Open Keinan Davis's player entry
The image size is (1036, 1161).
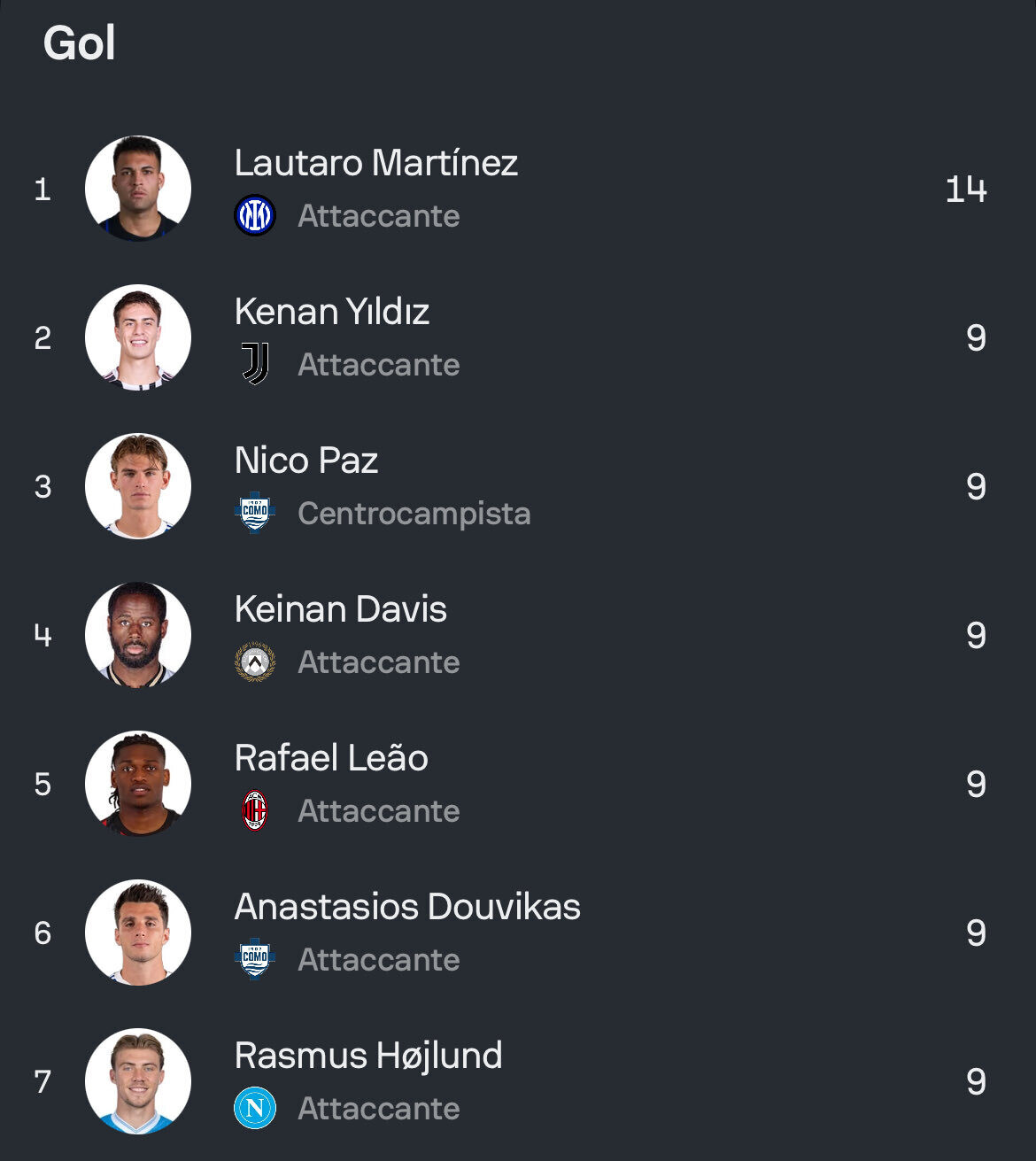pos(341,610)
